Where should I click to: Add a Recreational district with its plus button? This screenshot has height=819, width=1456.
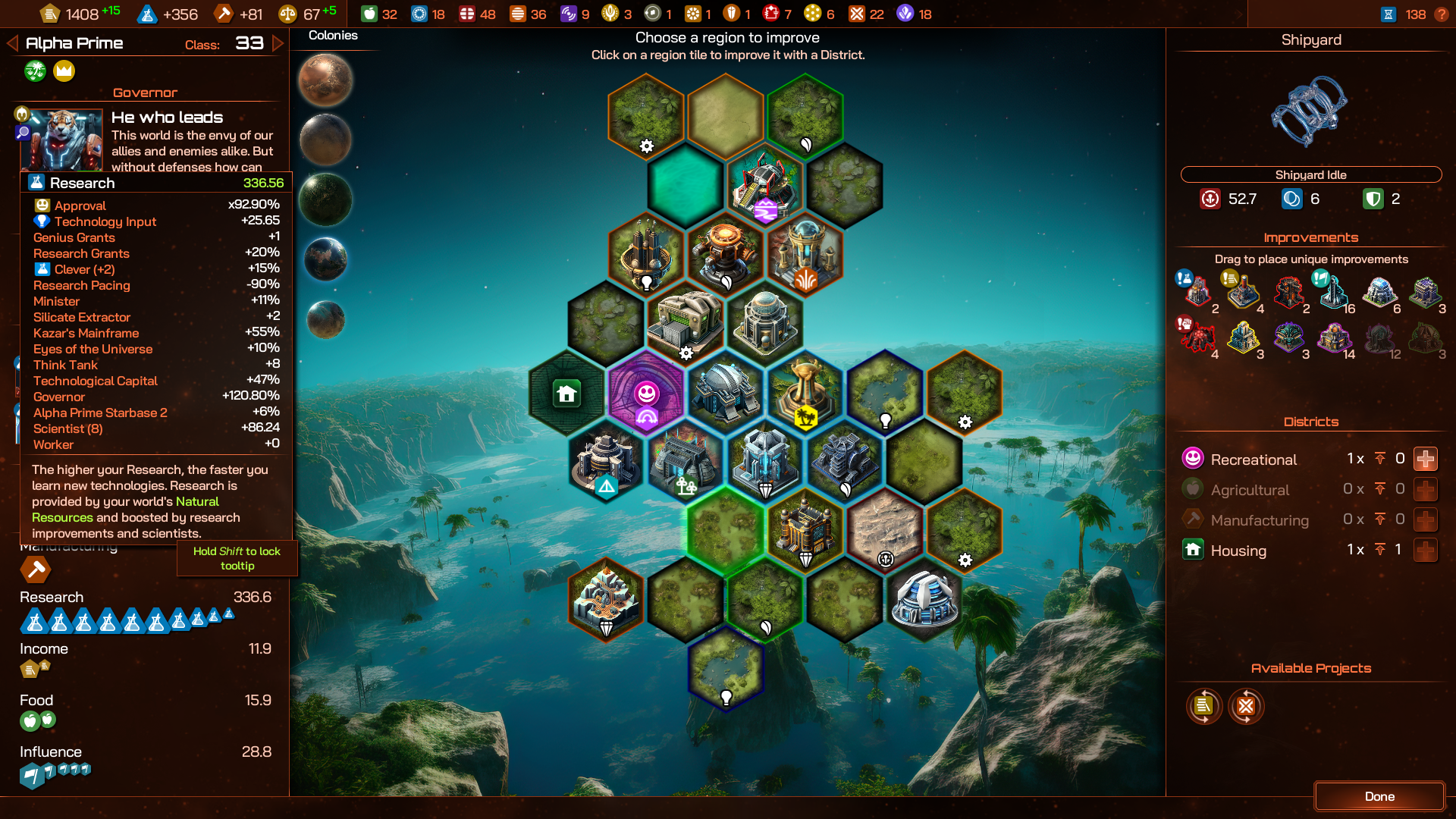coord(1426,459)
